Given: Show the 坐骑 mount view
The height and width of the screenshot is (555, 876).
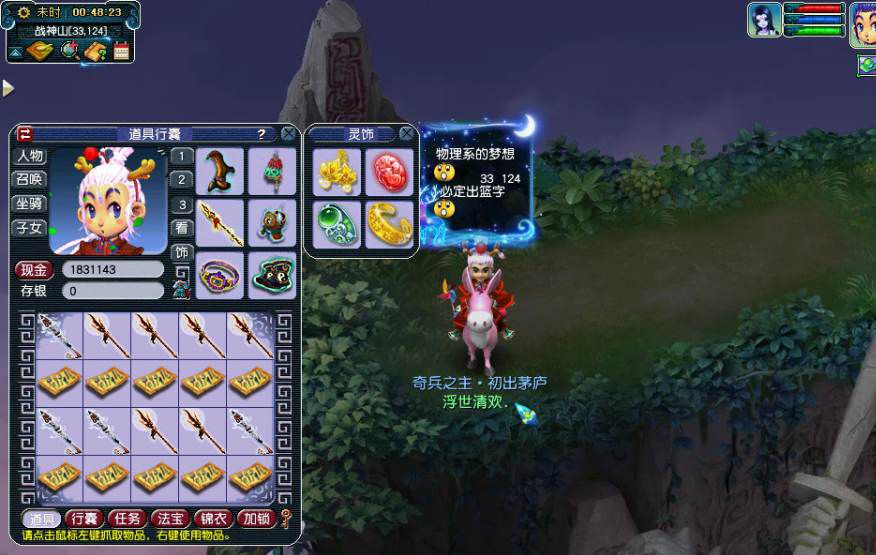Looking at the screenshot, I should [29, 204].
